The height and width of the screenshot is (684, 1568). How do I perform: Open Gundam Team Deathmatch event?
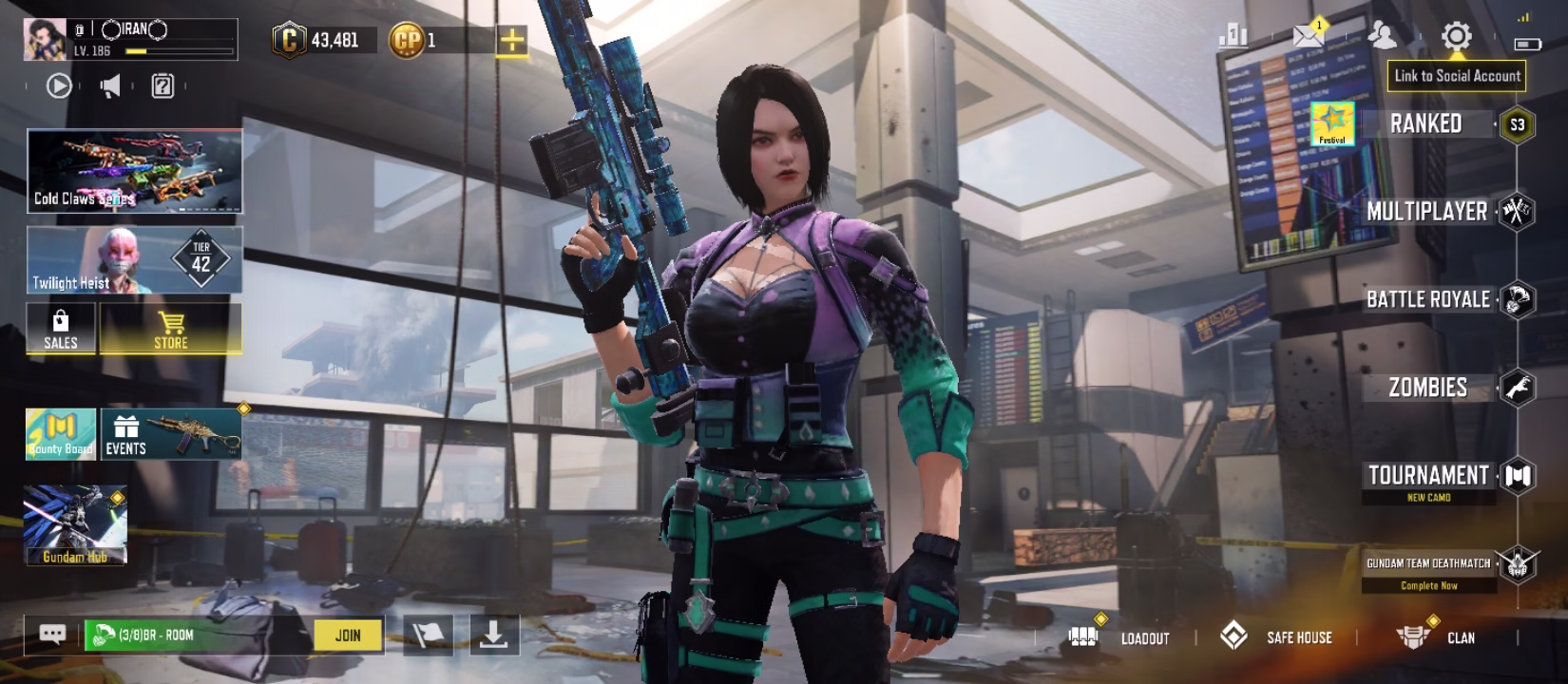point(1428,564)
